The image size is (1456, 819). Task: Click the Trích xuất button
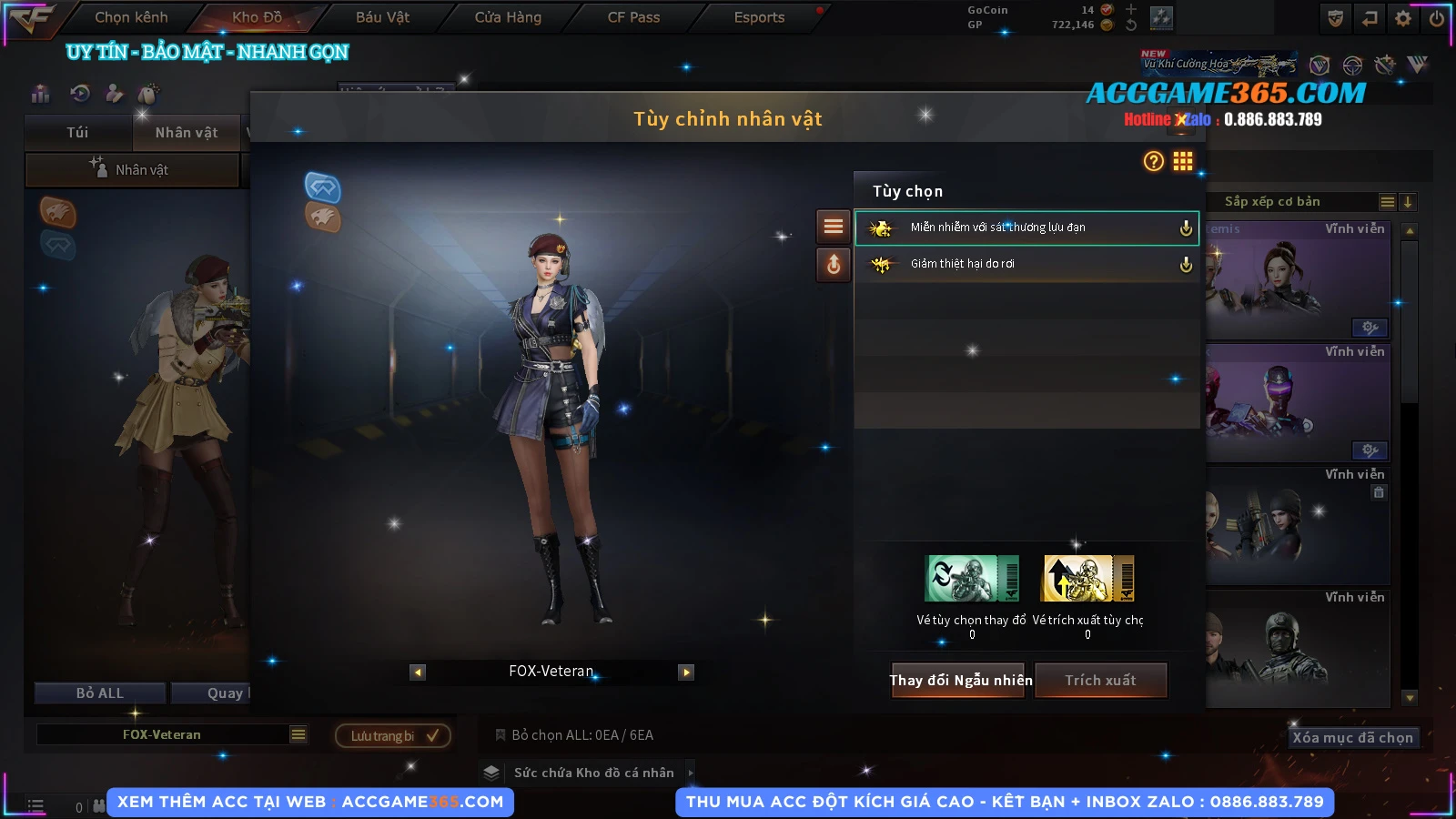(1100, 681)
